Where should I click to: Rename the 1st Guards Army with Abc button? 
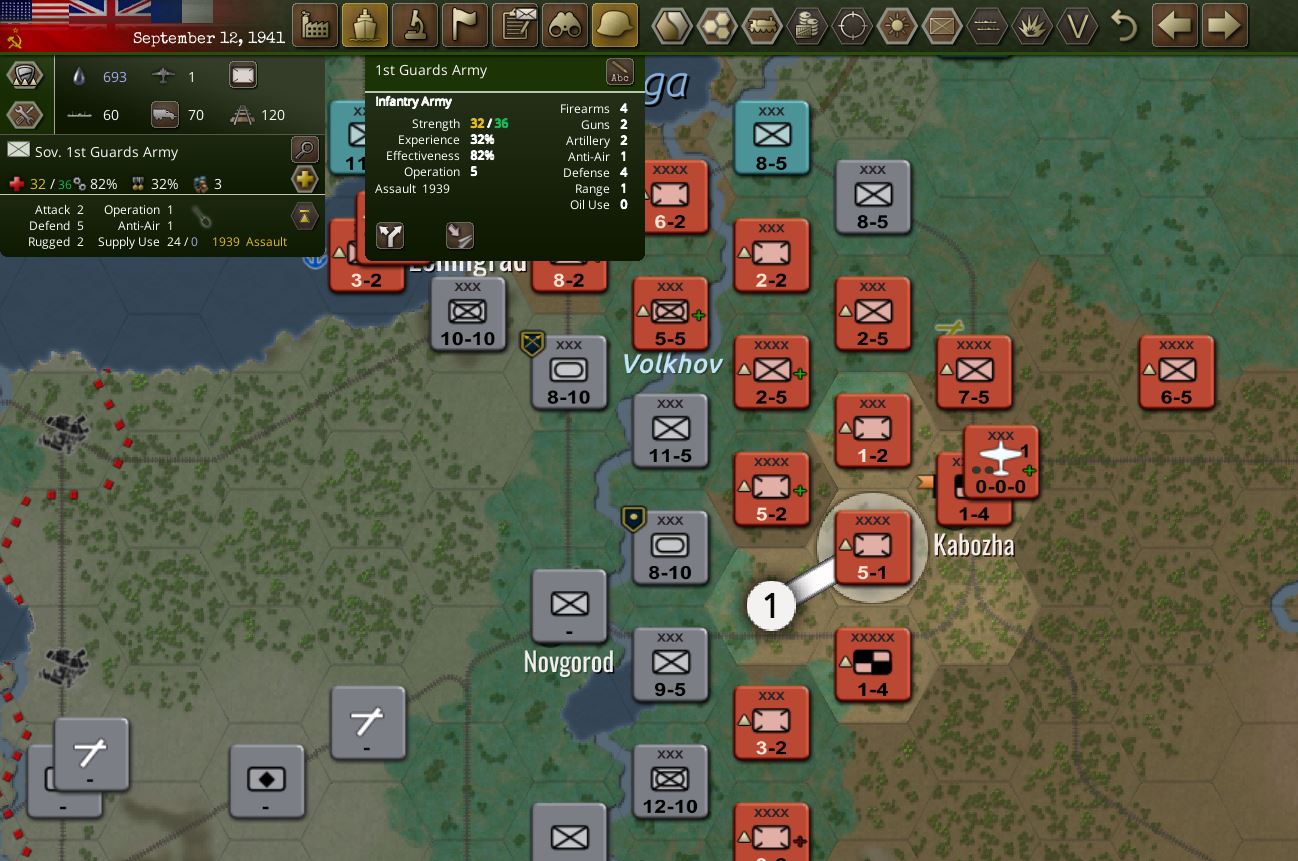pos(620,72)
